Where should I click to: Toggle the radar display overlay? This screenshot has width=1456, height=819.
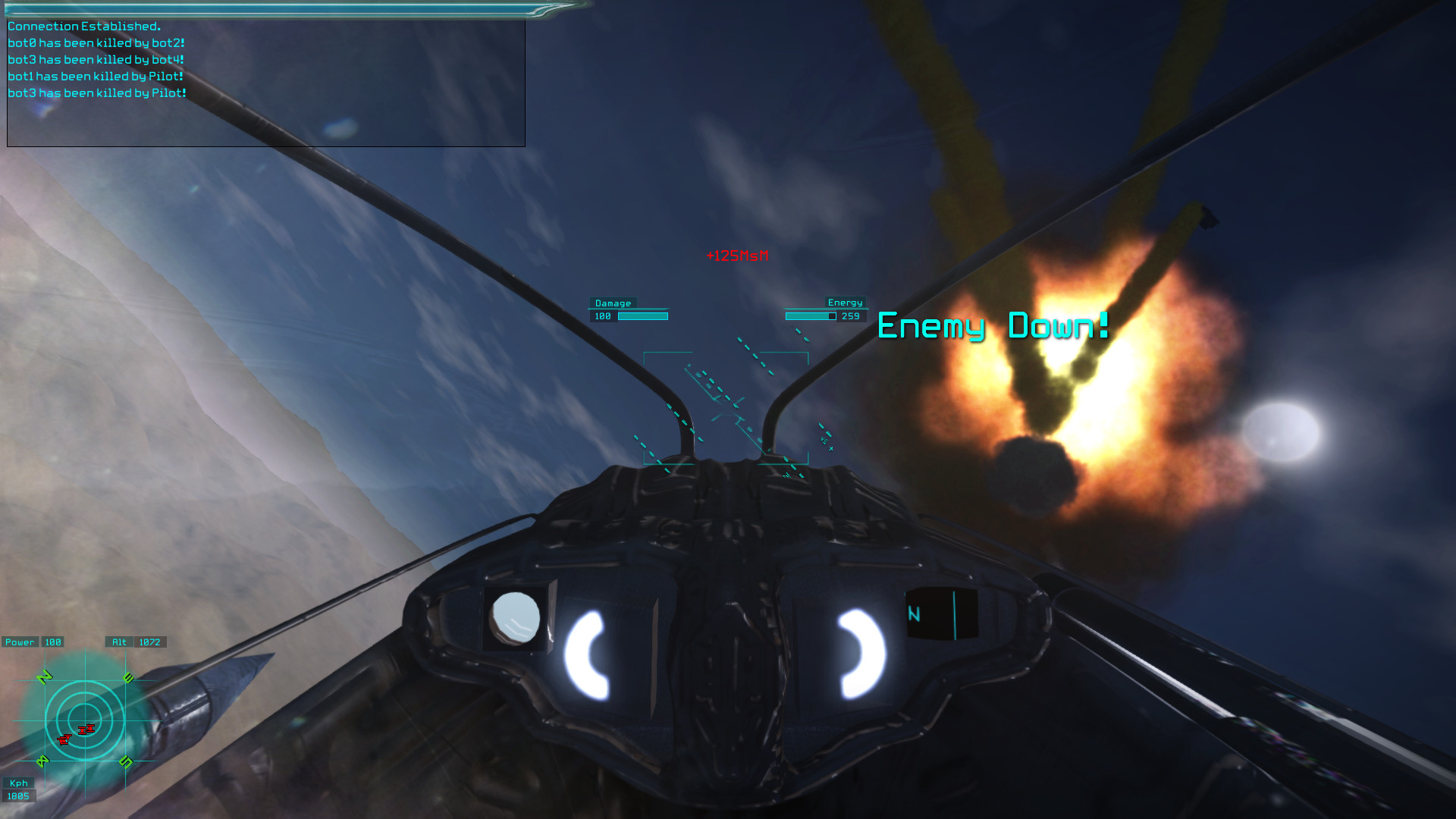pos(86,720)
